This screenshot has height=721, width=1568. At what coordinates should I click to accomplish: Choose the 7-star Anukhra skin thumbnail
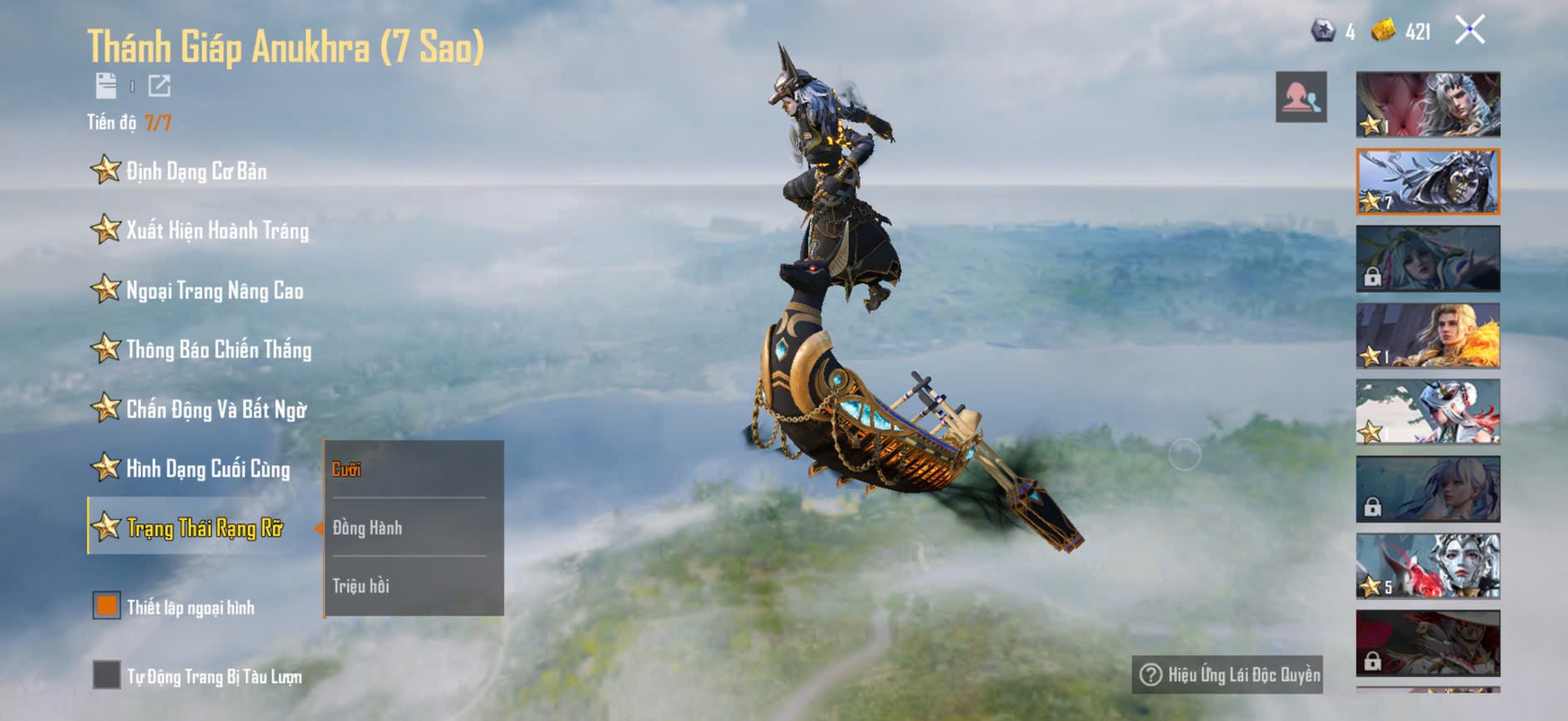click(x=1428, y=181)
